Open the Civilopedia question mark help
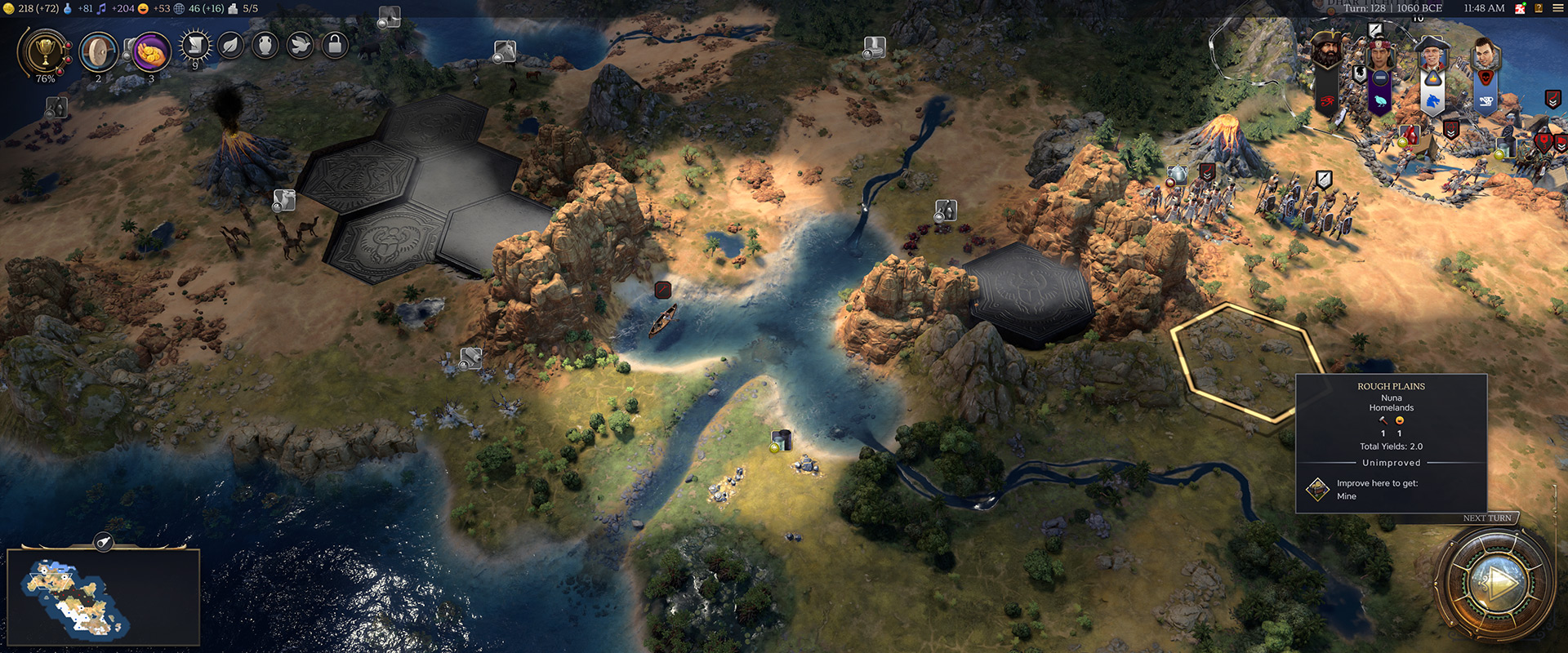 [x=1539, y=8]
